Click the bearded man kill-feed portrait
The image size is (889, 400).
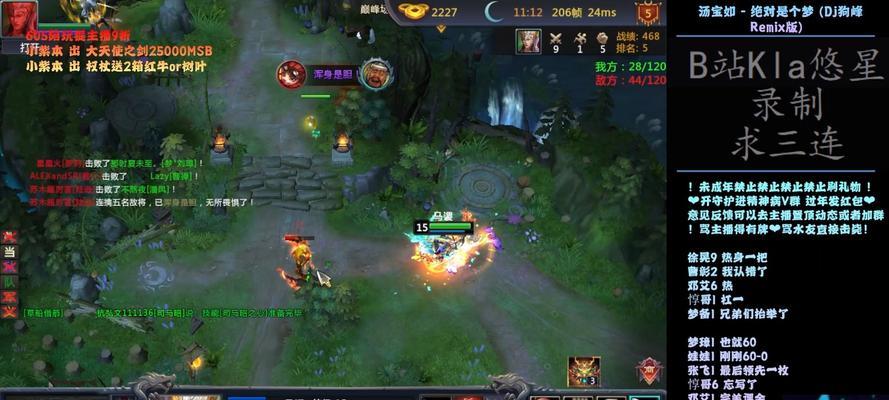[374, 74]
